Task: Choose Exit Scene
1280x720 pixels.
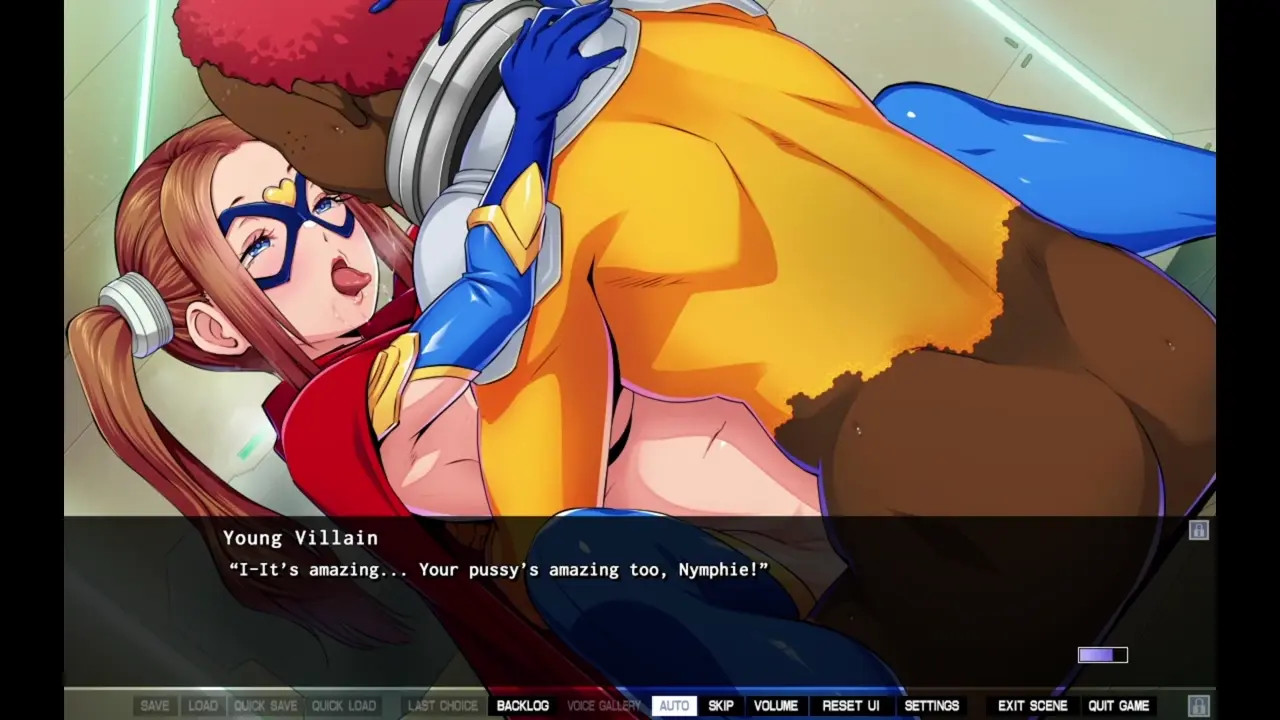Action: coord(1033,706)
